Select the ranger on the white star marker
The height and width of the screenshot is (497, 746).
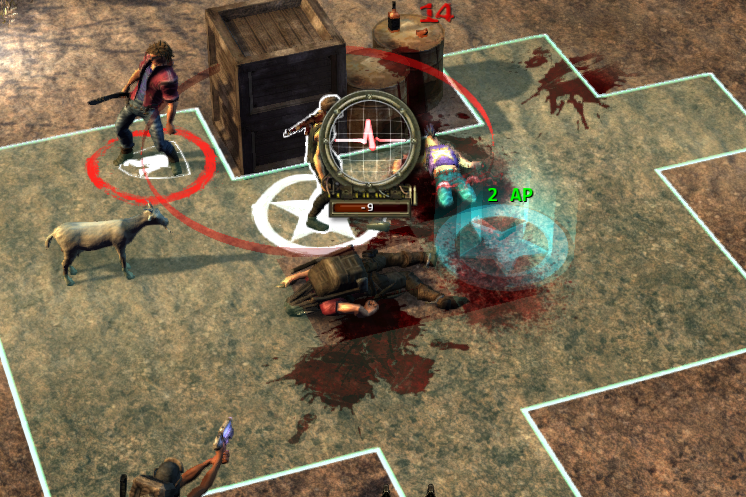point(318,170)
